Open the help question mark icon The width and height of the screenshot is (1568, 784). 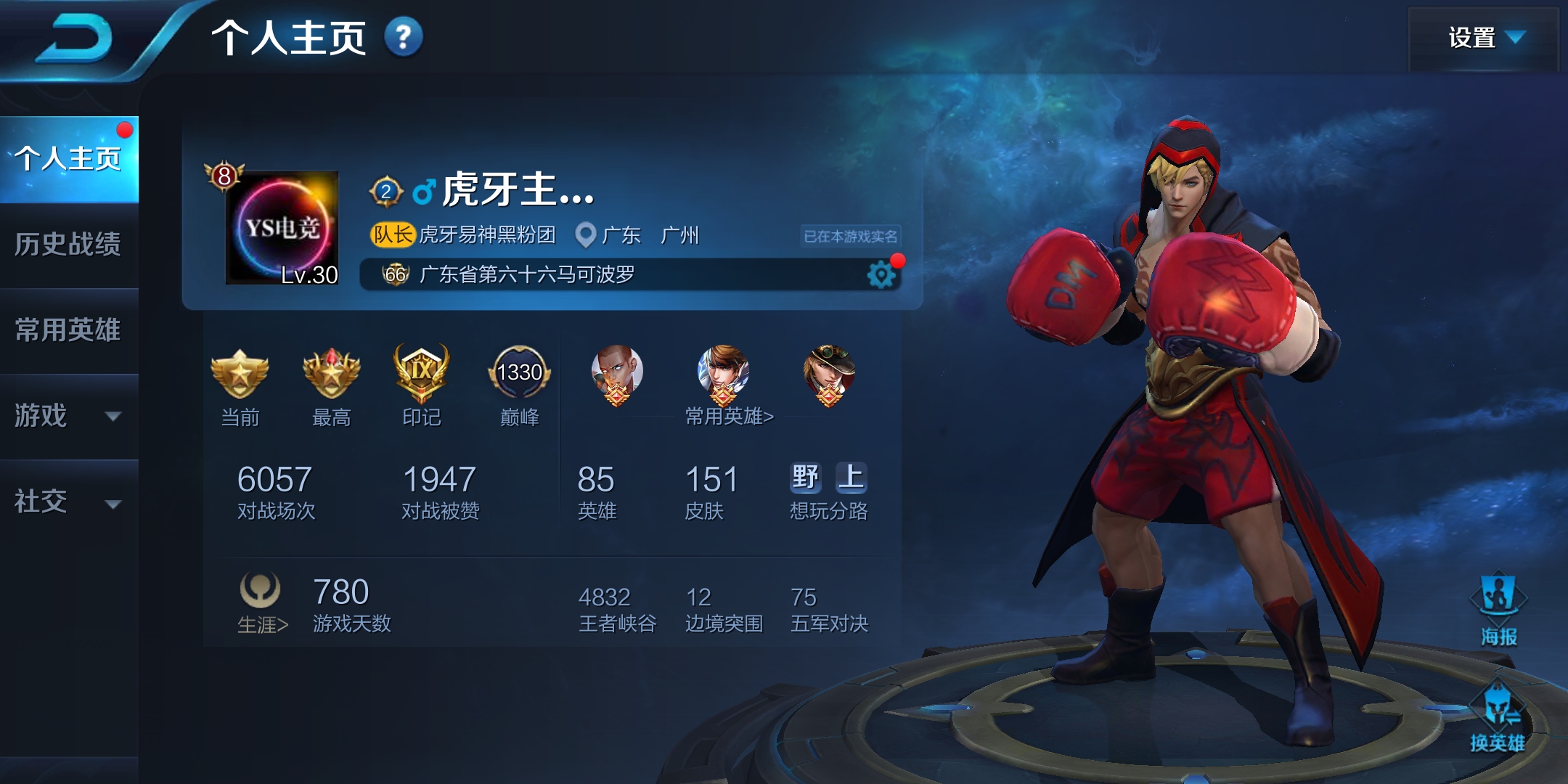403,37
